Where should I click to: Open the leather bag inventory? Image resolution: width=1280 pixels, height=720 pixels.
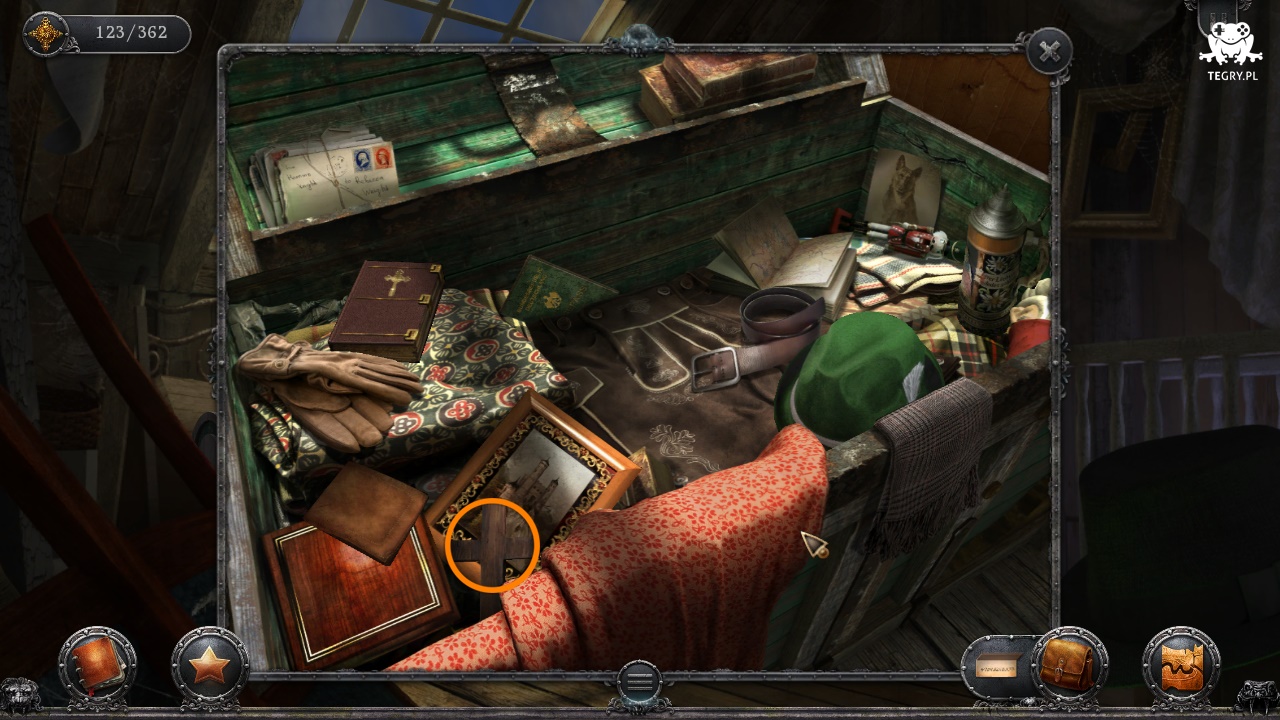pyautogui.click(x=1069, y=664)
